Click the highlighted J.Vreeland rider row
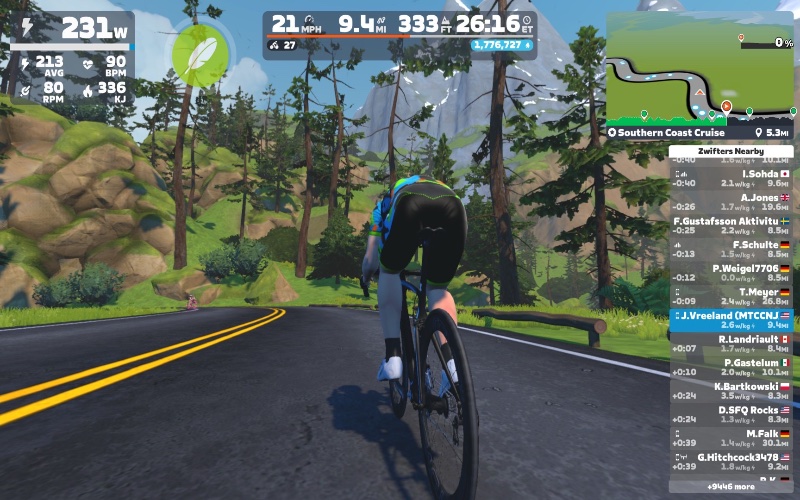This screenshot has height=500, width=800. [x=731, y=319]
